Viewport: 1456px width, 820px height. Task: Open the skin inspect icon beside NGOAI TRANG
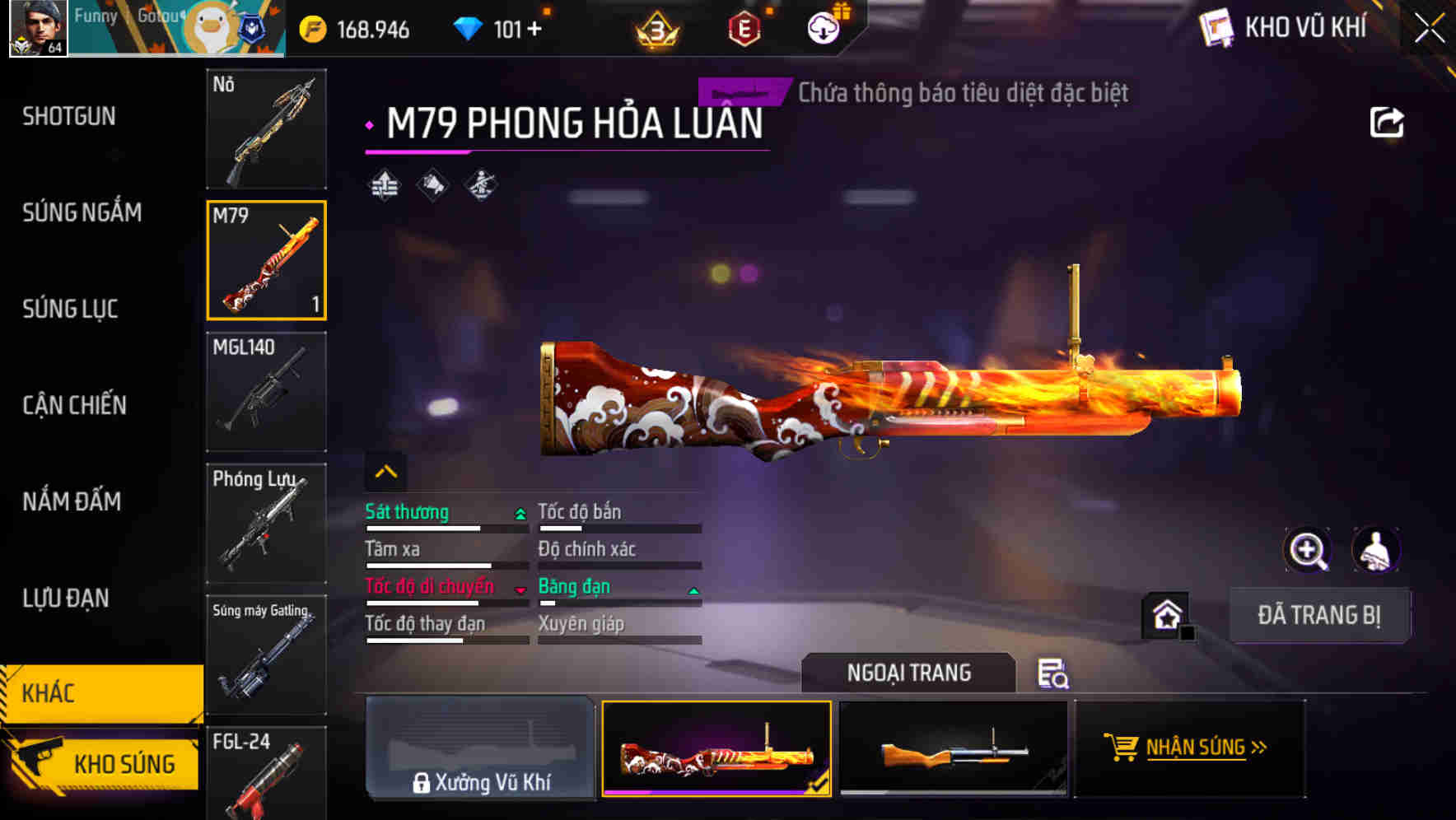[x=1055, y=675]
